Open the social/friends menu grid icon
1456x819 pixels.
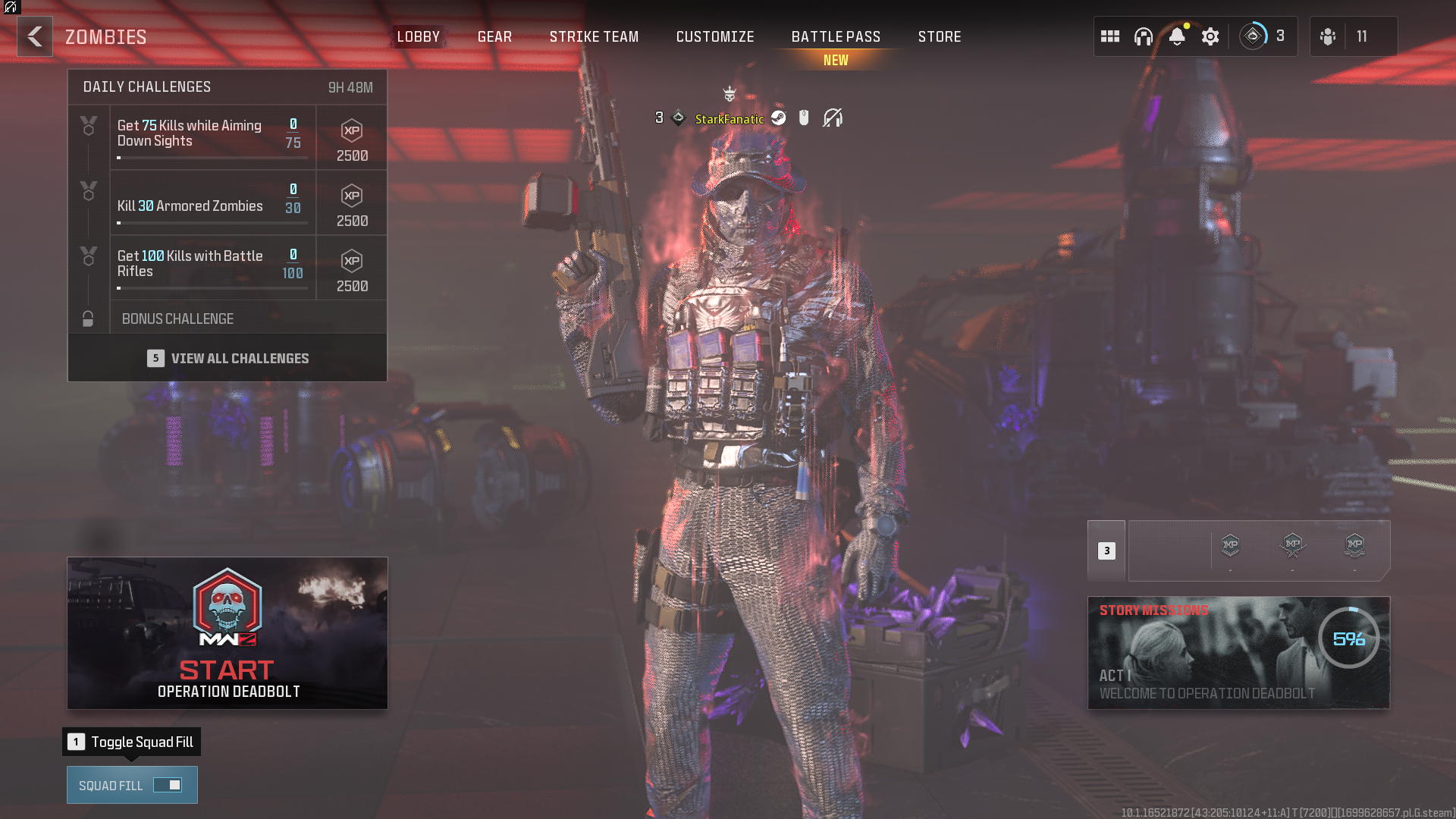pyautogui.click(x=1110, y=36)
